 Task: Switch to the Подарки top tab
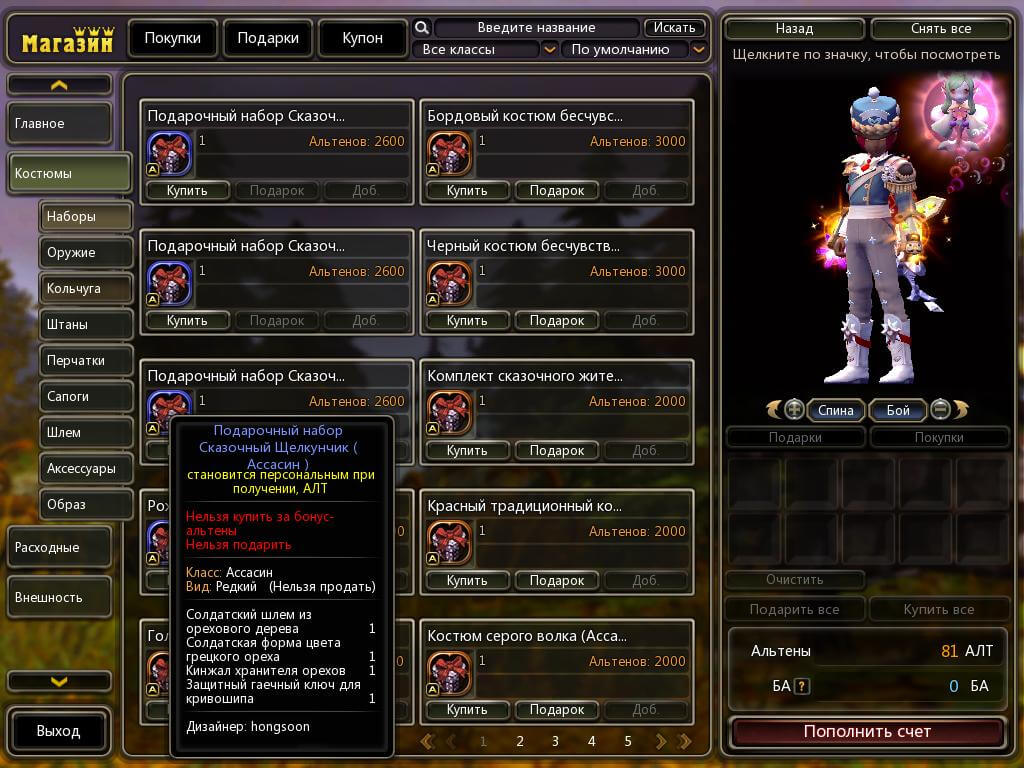(x=268, y=39)
